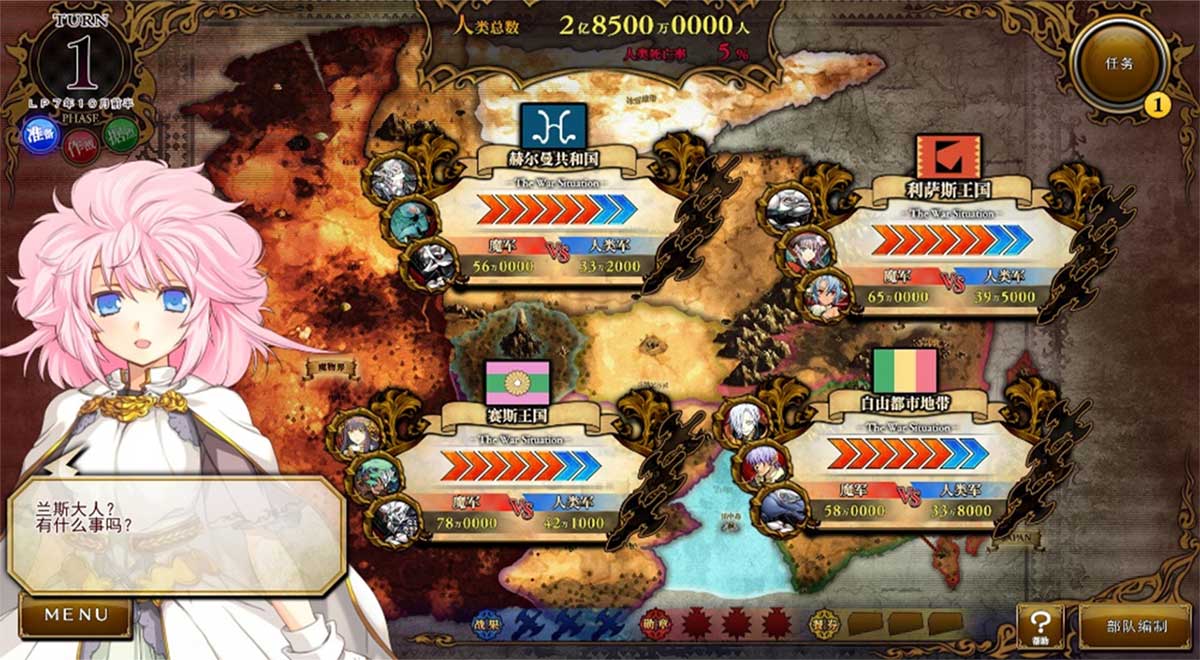Open 部队编制 troop formation
1200x660 pixels.
coord(1135,627)
